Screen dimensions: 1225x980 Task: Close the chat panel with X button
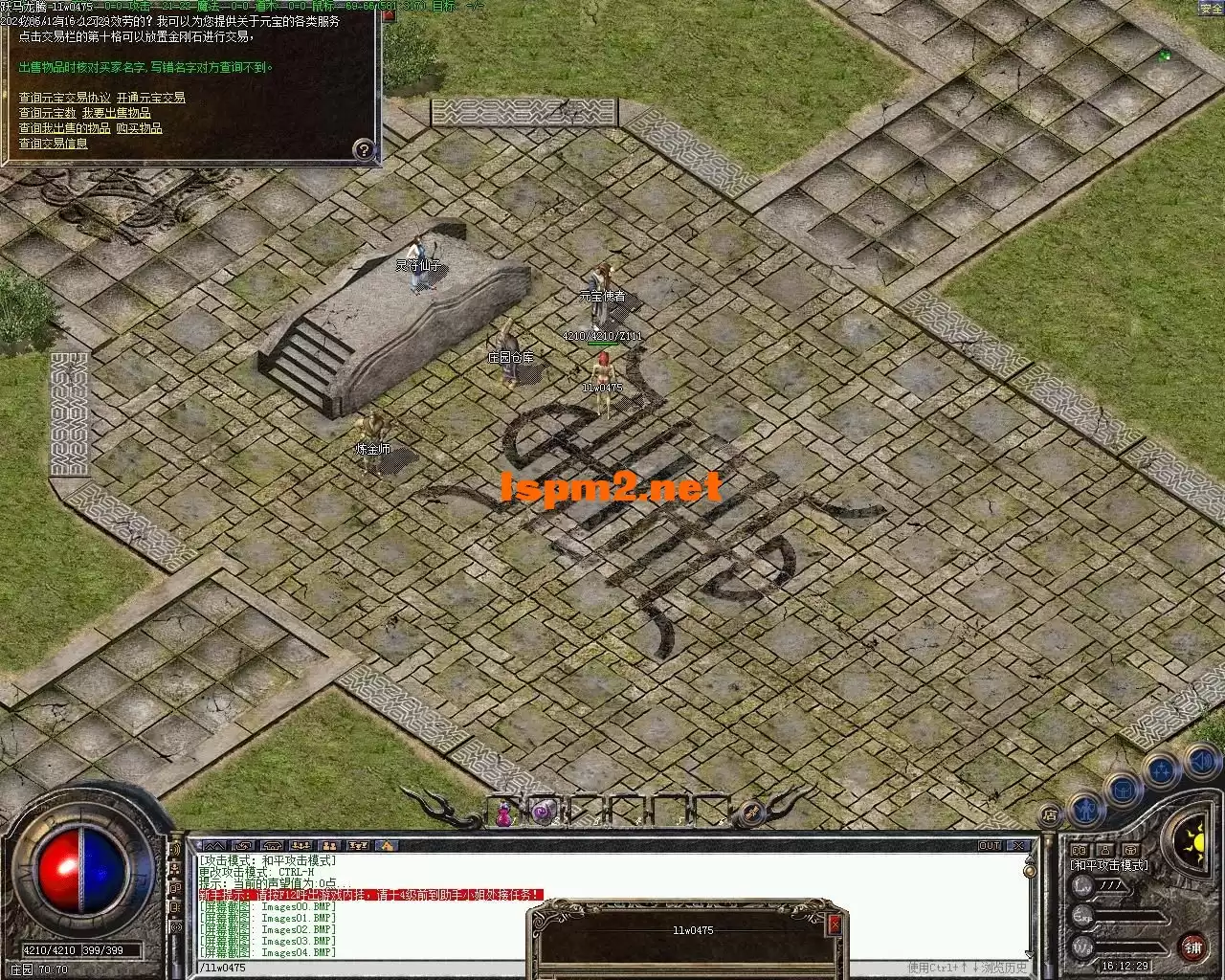1019,846
